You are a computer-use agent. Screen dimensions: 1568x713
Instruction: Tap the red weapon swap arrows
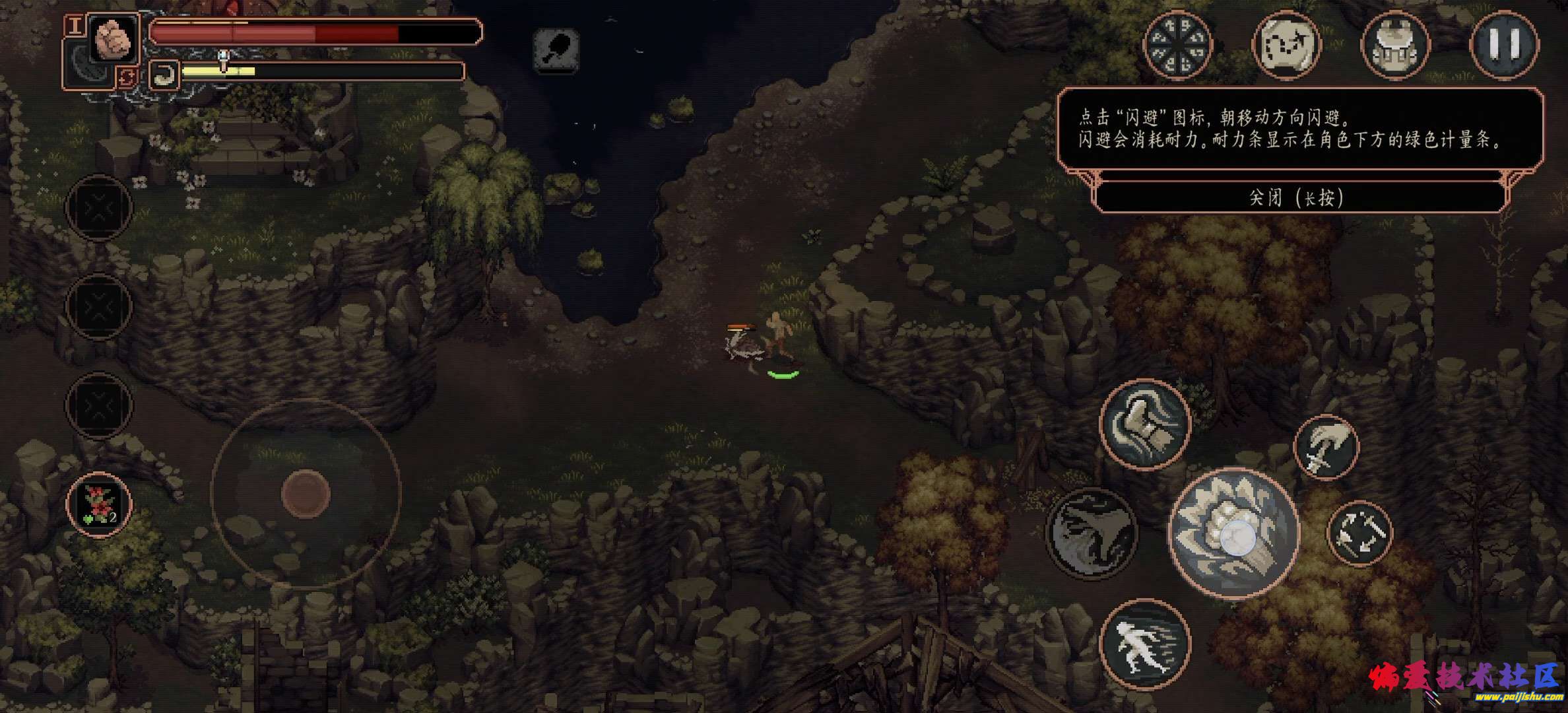click(126, 78)
